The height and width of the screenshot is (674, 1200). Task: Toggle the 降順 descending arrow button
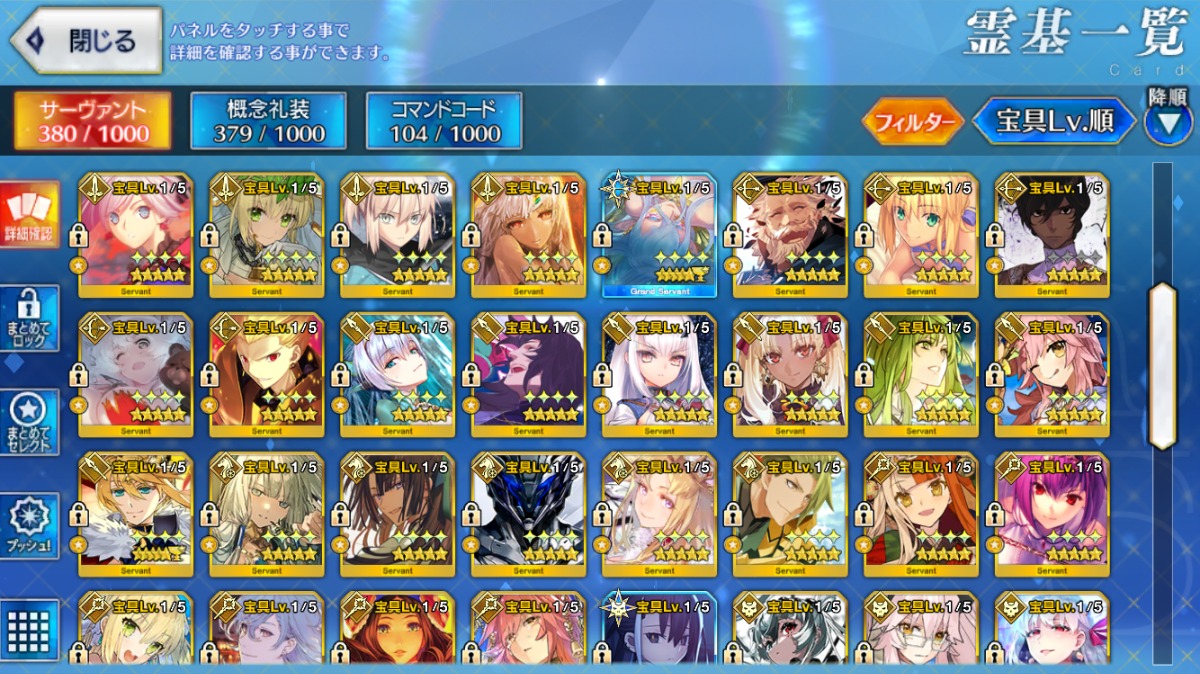pos(1168,120)
